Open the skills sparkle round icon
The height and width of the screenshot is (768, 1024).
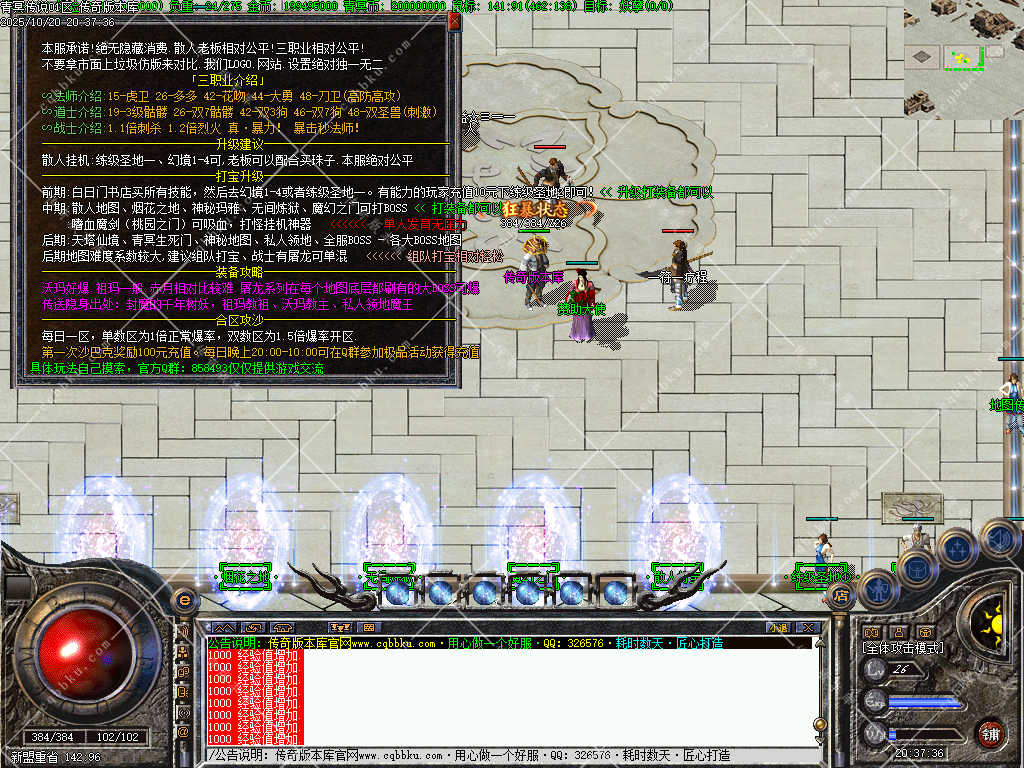tap(957, 548)
